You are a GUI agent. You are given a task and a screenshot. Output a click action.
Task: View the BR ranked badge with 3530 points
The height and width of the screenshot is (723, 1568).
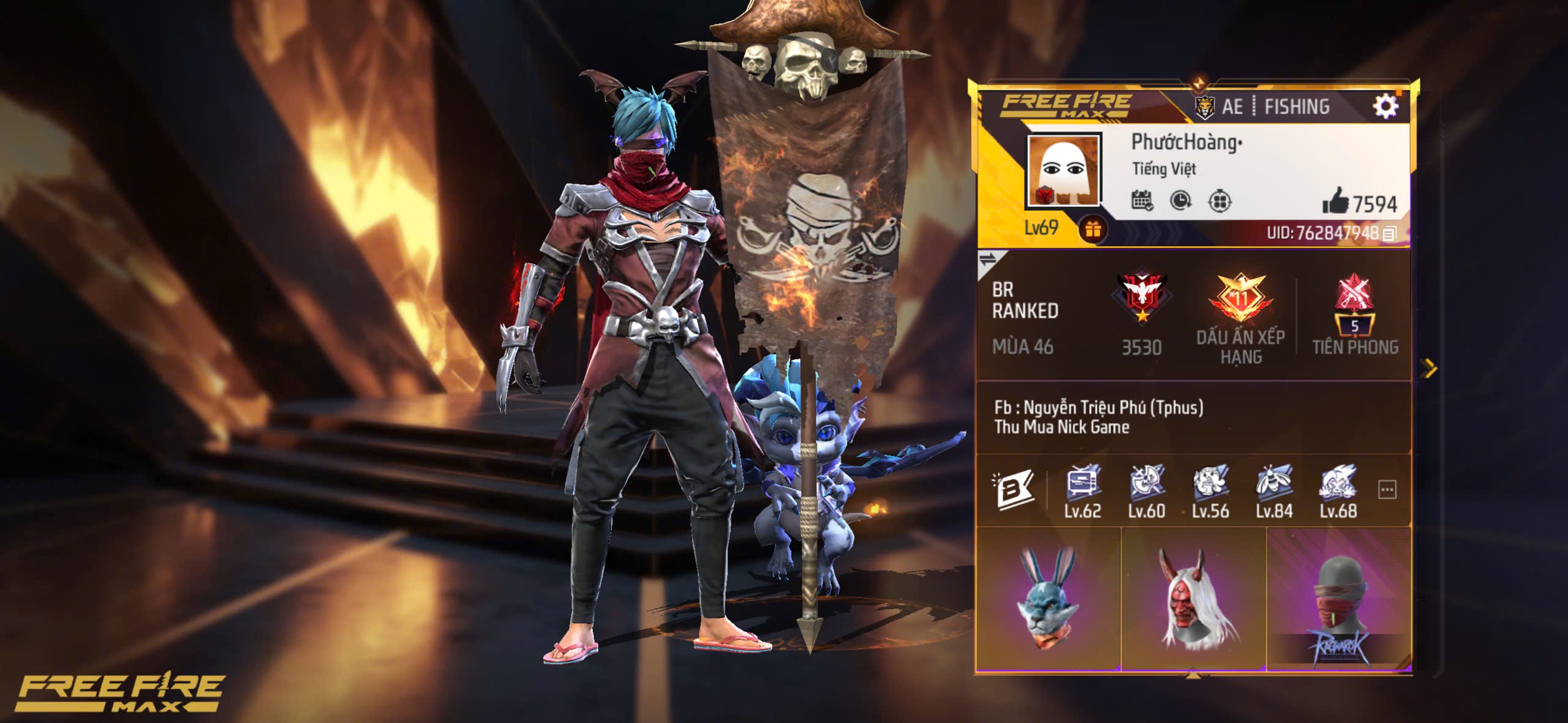(x=1141, y=297)
